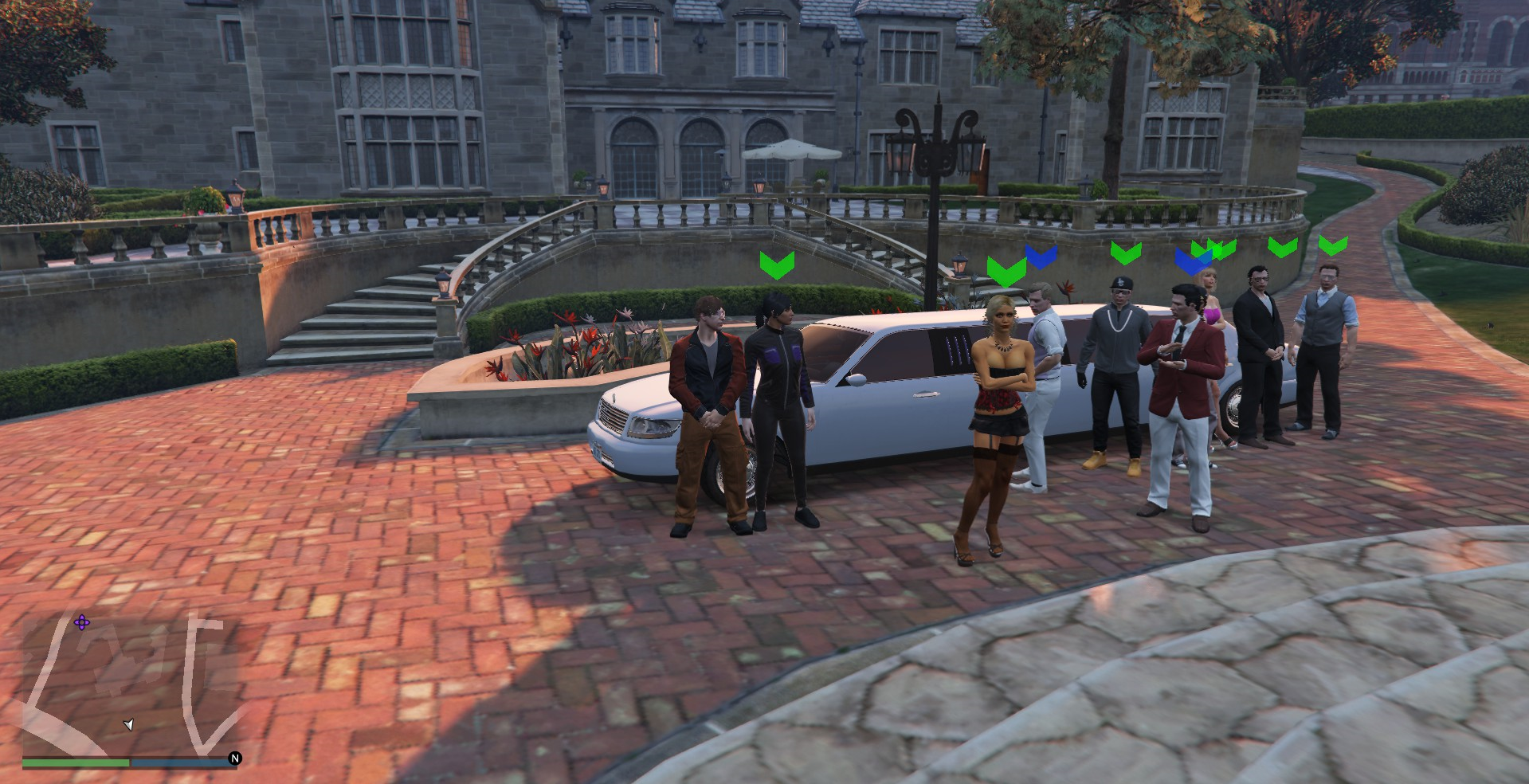The image size is (1529, 784).
Task: Select the purple blip on the minimap
Action: (x=81, y=622)
